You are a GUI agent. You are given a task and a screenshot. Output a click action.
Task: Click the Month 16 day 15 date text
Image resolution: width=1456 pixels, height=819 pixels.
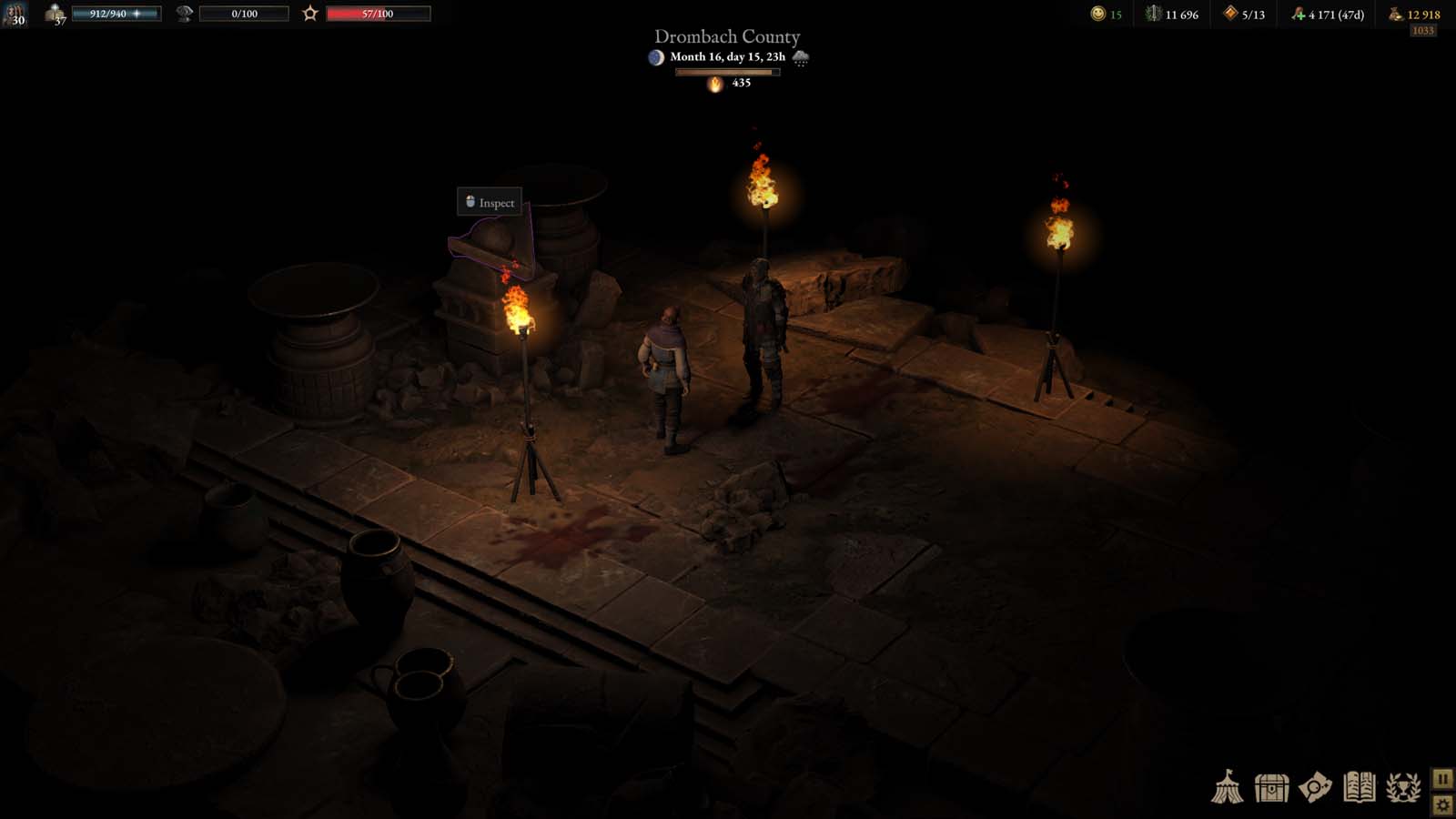tap(727, 56)
